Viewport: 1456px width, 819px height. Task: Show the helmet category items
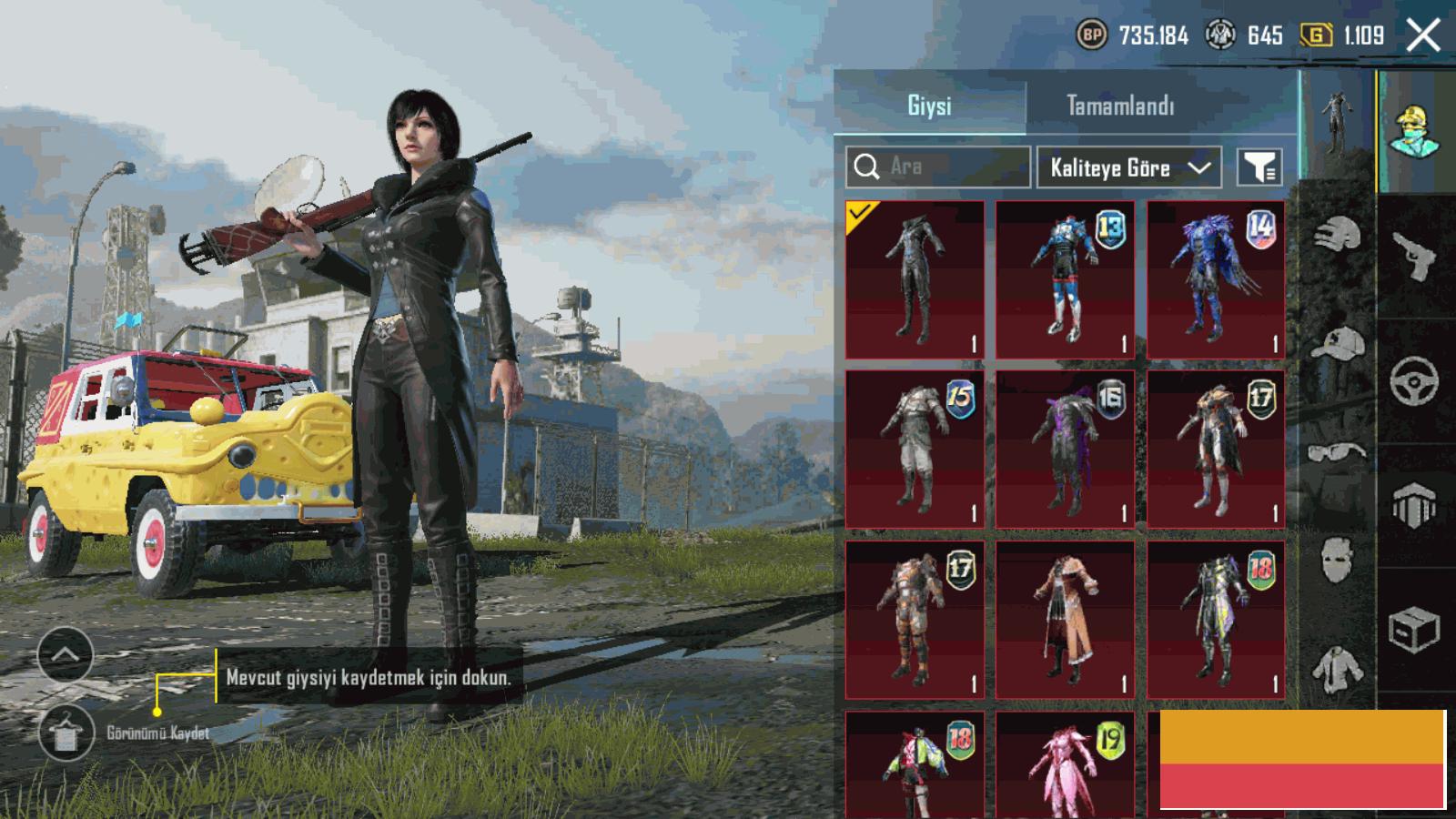coord(1338,235)
